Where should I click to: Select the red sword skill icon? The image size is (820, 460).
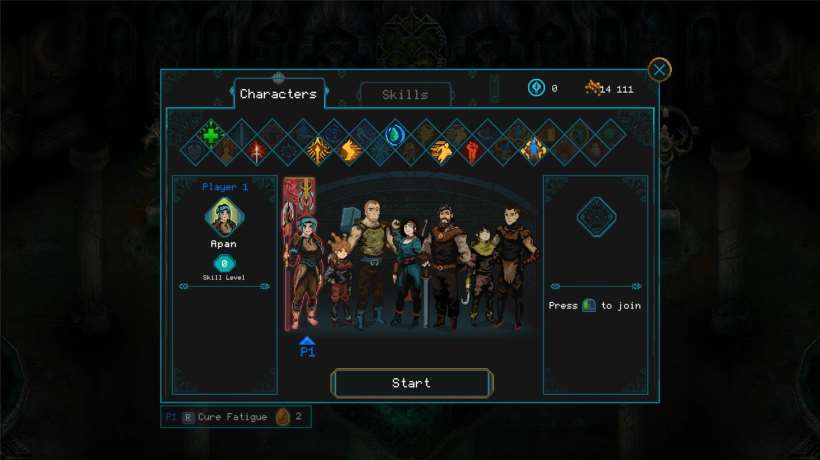click(x=257, y=151)
